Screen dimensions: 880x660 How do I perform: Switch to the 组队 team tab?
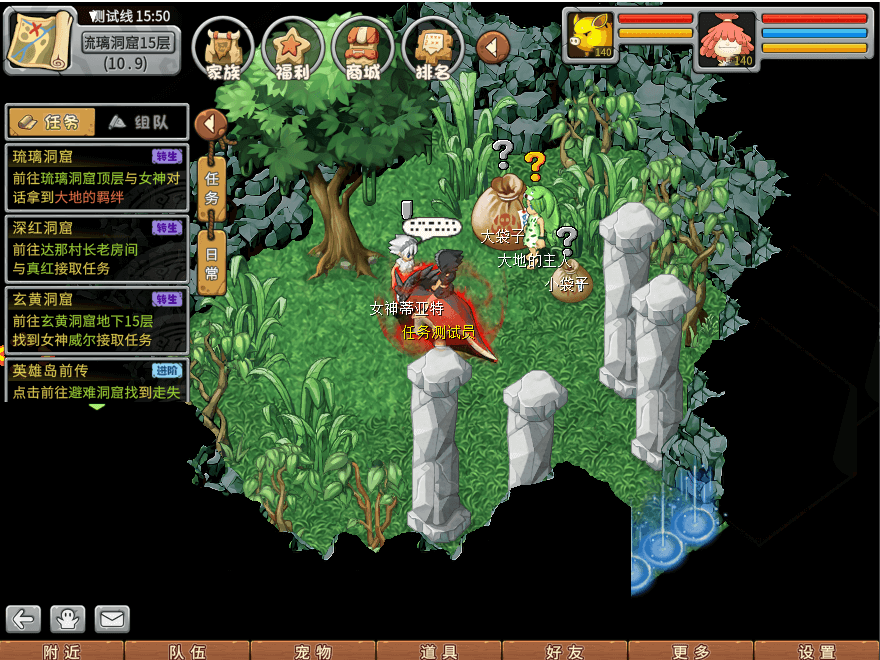[x=140, y=122]
